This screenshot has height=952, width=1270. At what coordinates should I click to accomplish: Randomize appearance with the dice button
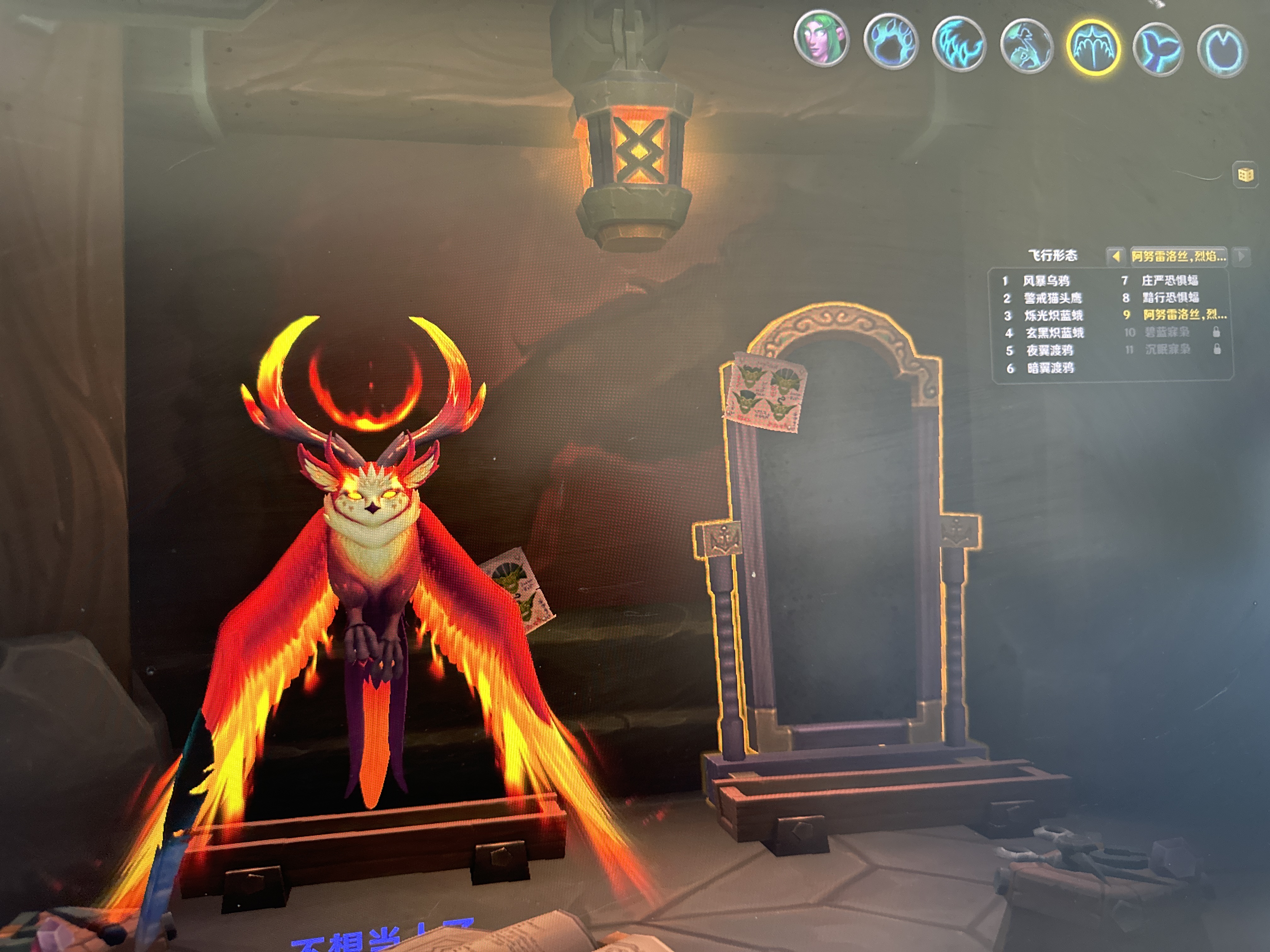[x=1245, y=175]
